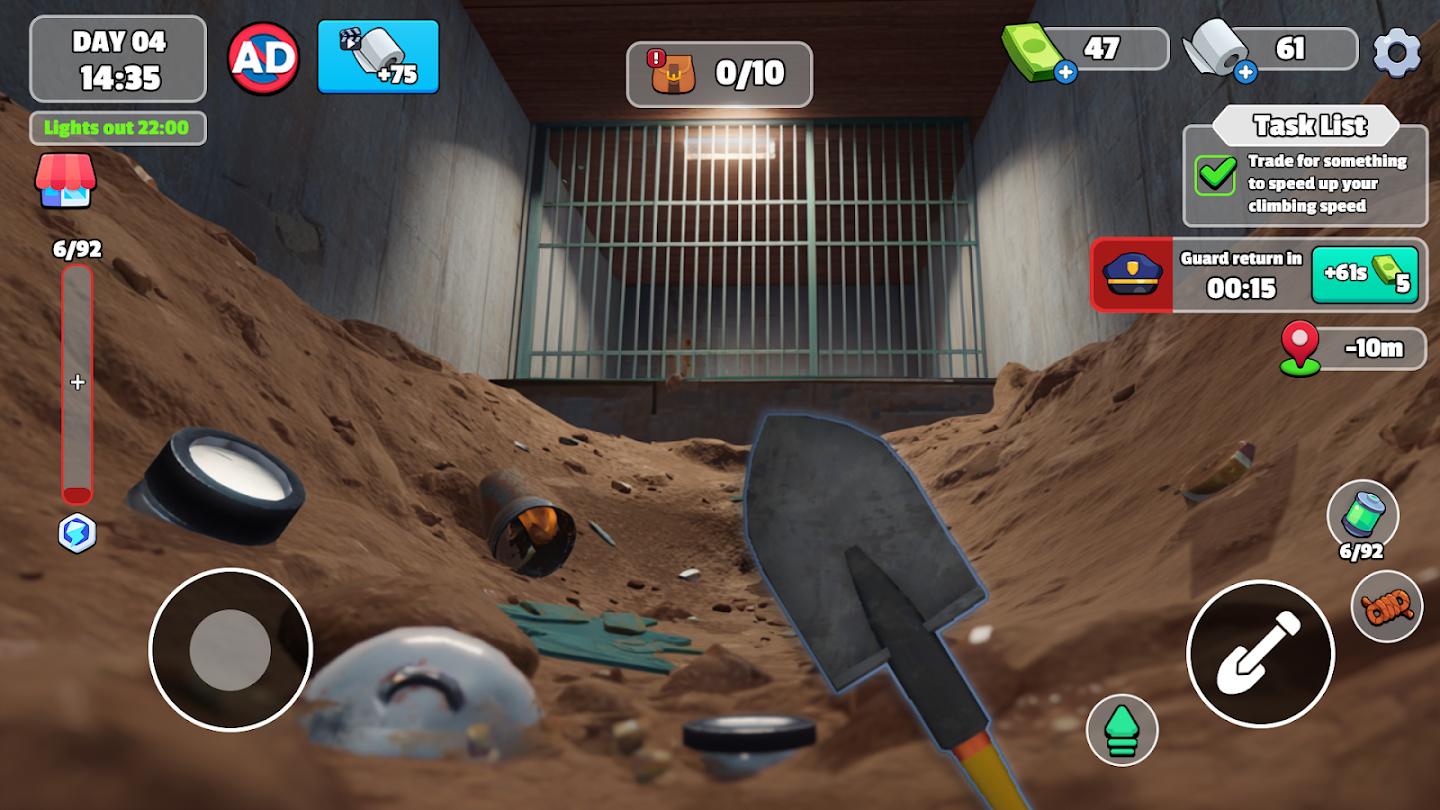Image resolution: width=1440 pixels, height=810 pixels.
Task: Buy more toilet paper rolls via plus
Action: (1245, 72)
